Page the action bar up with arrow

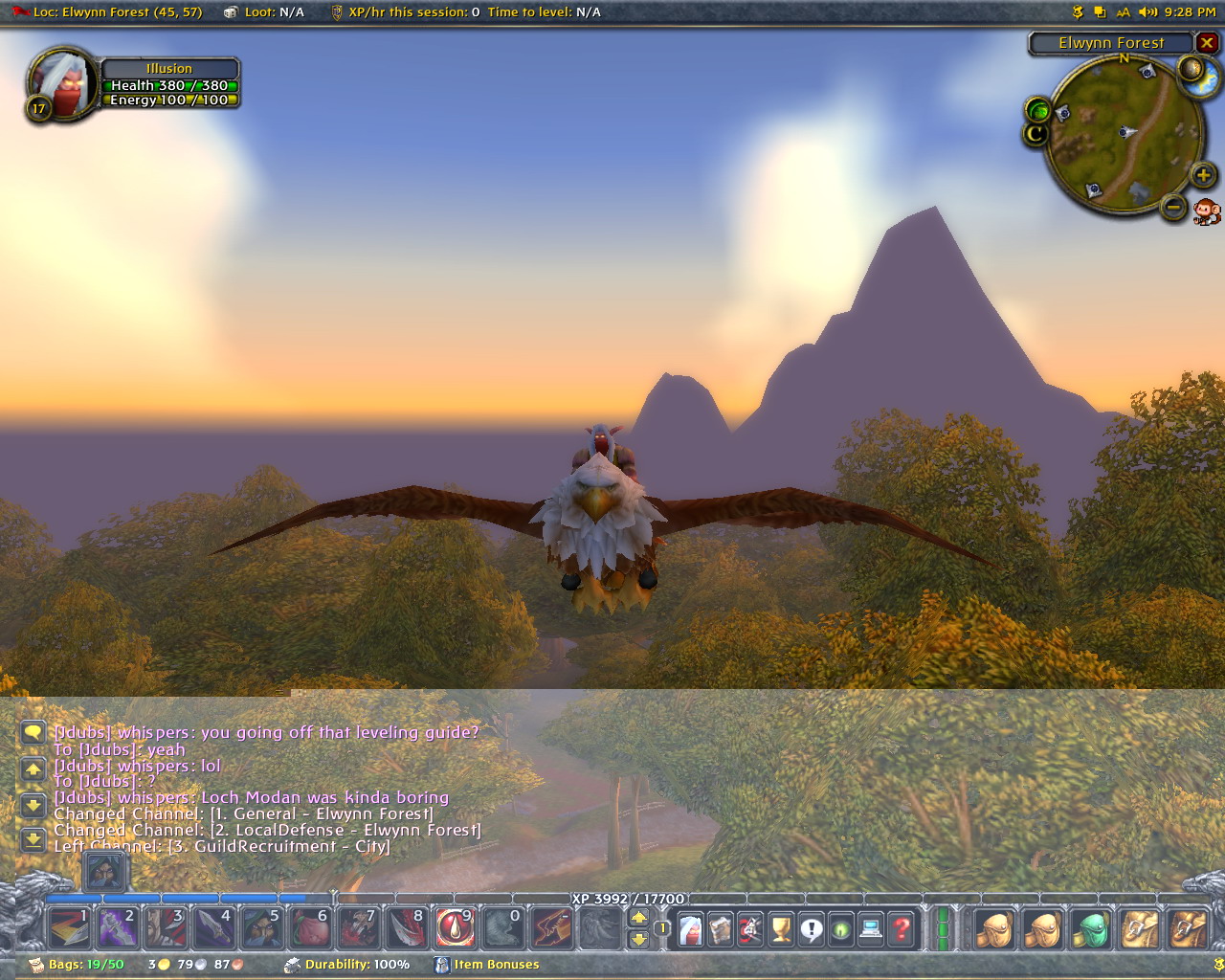[x=639, y=918]
